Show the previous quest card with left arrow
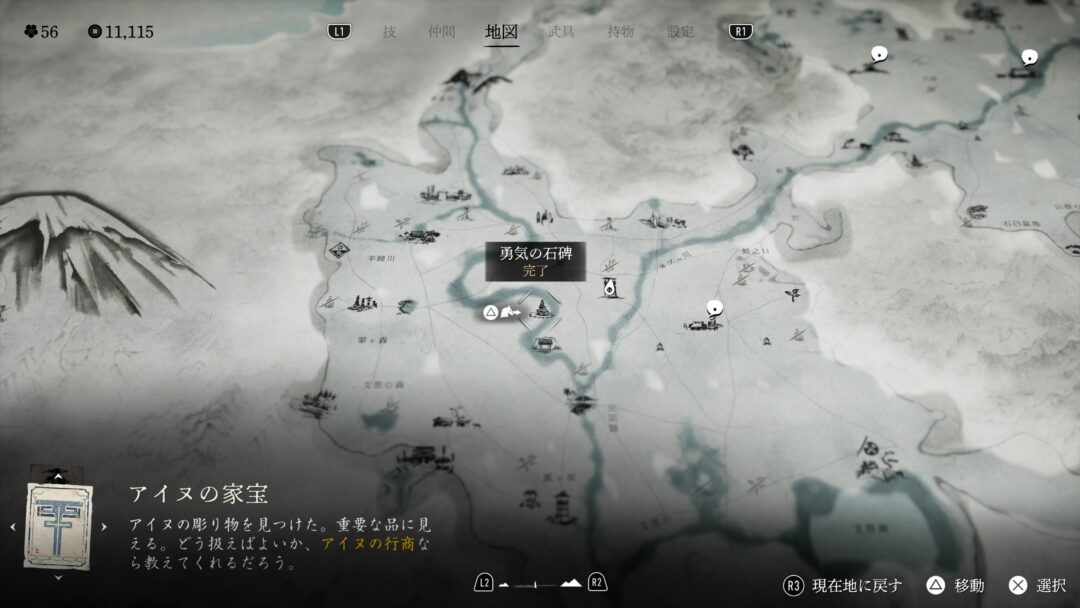The image size is (1080, 608). (x=12, y=527)
